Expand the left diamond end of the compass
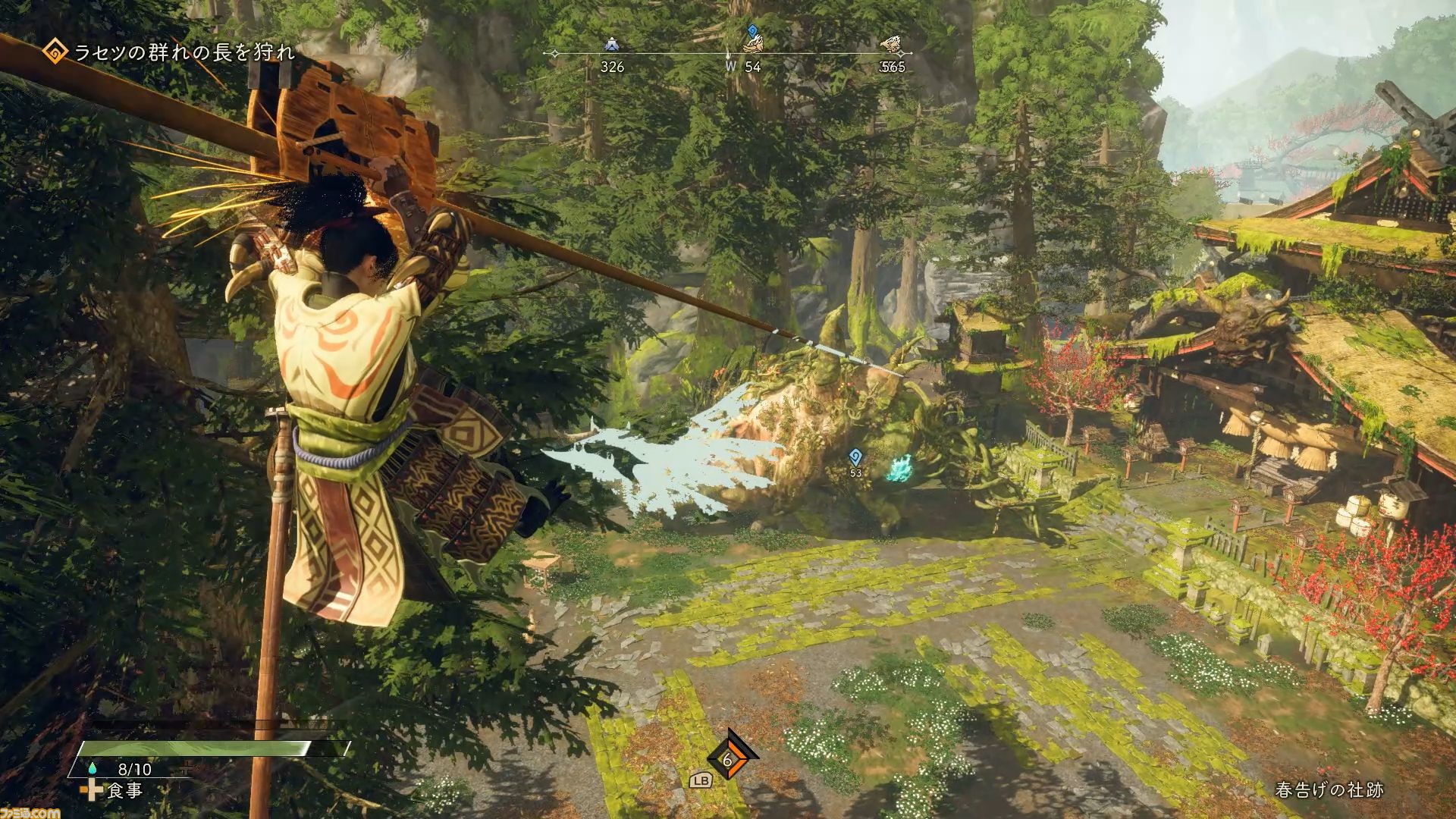Screen dimensions: 1456x819 pyautogui.click(x=554, y=53)
